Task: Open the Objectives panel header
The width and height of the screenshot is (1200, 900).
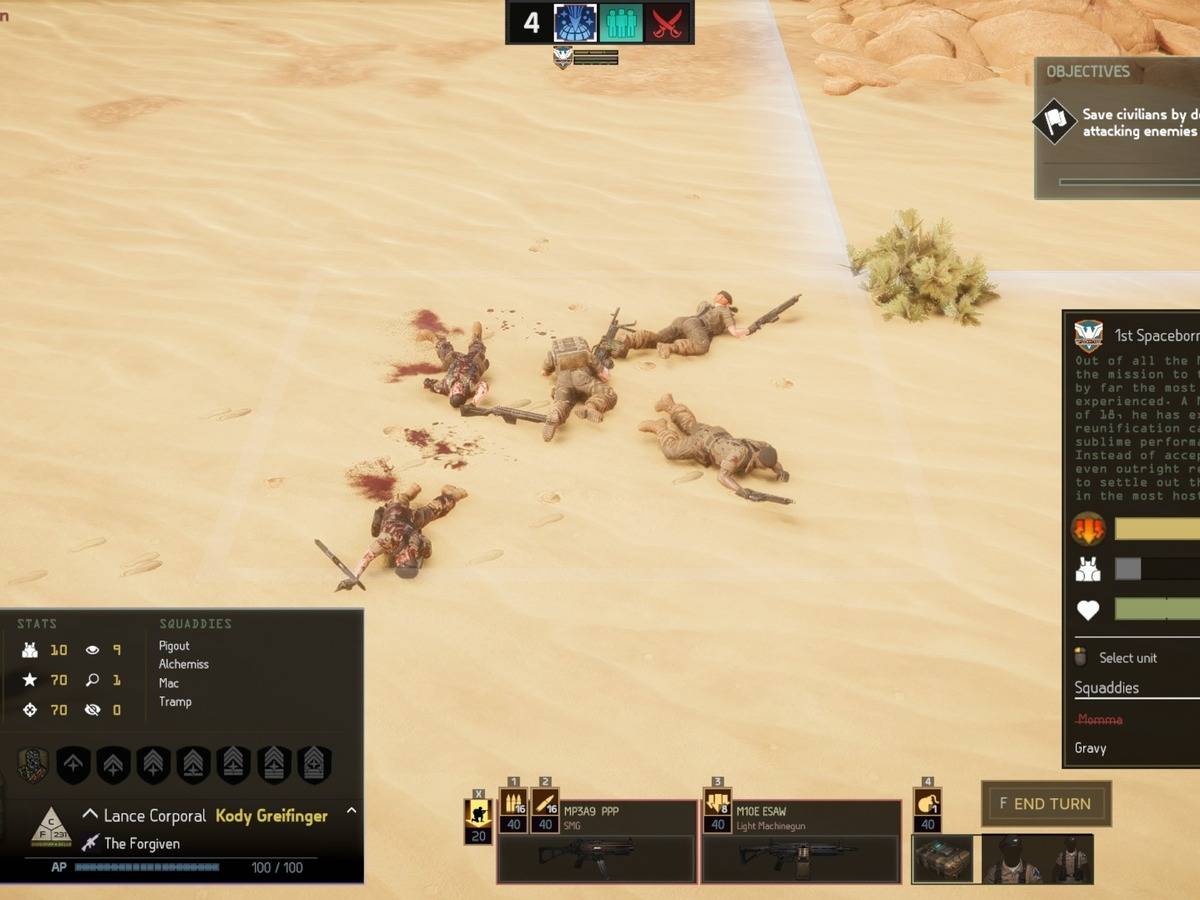Action: point(1088,72)
